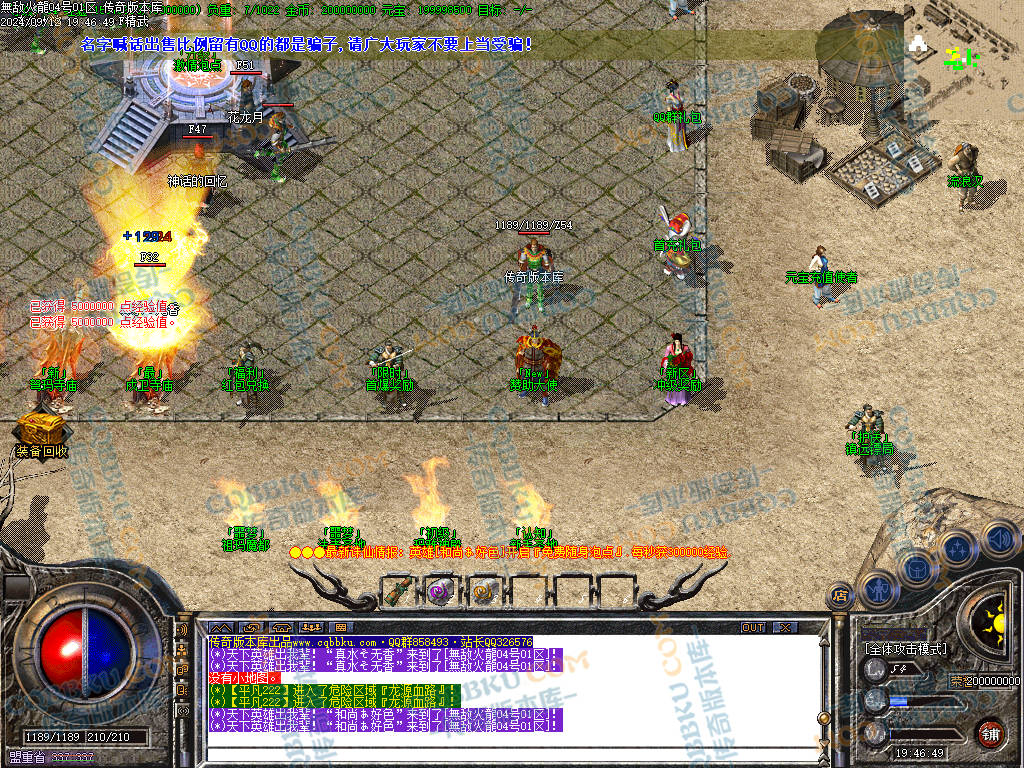Open the bag inventory round button
The width and height of the screenshot is (1024, 768).
[918, 567]
